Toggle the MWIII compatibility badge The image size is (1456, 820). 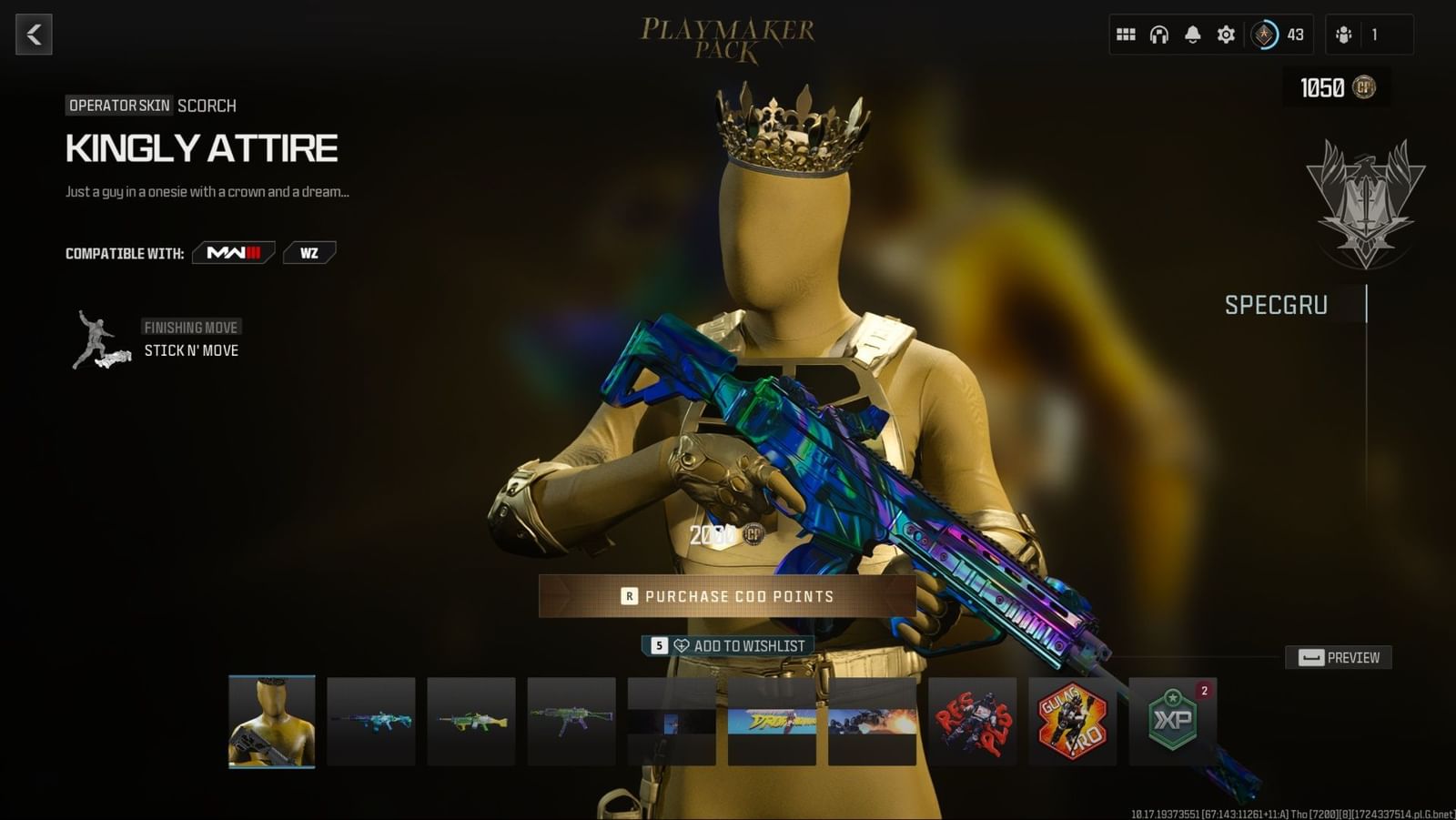click(x=232, y=252)
